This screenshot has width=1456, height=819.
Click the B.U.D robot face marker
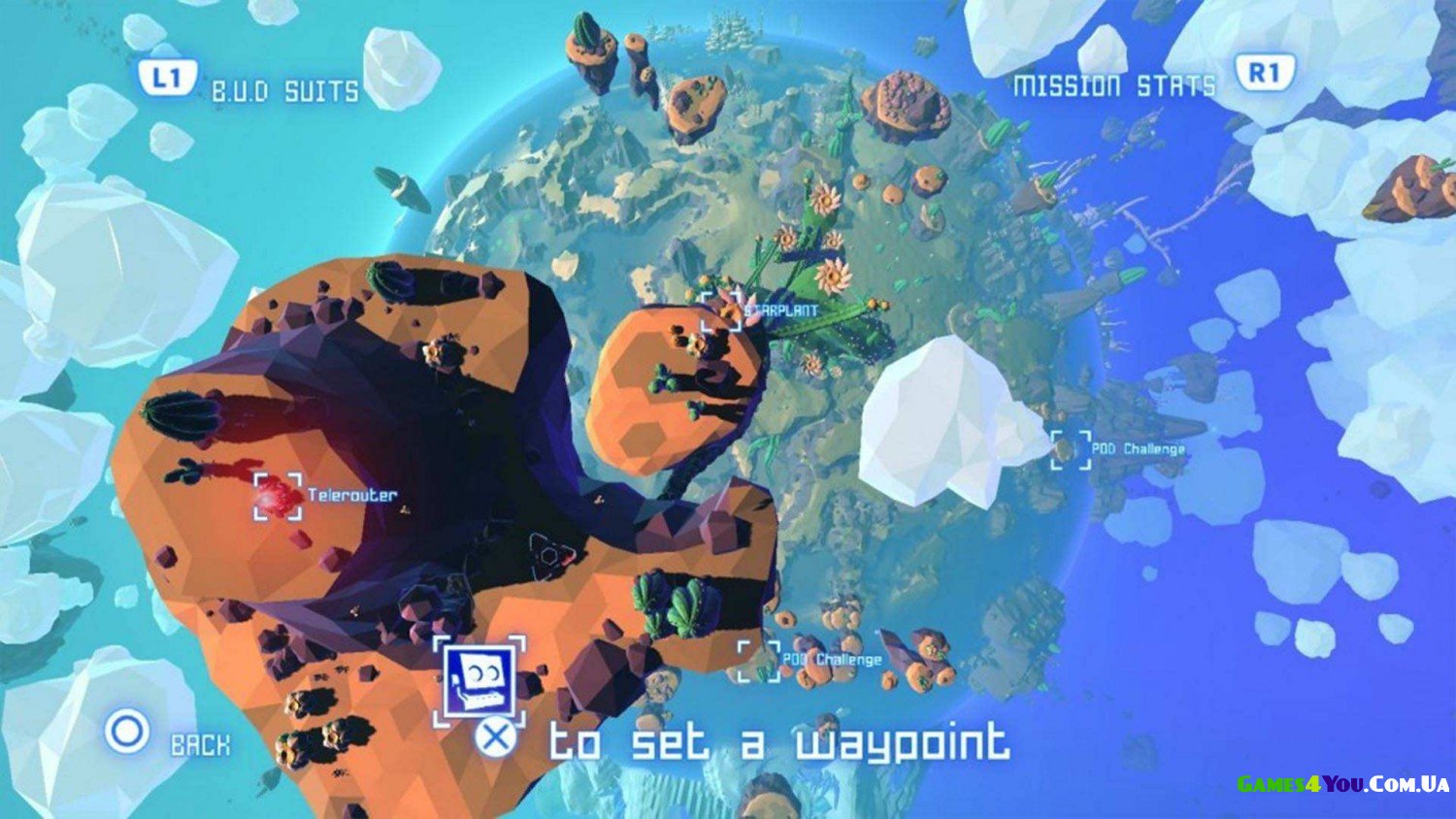(479, 679)
